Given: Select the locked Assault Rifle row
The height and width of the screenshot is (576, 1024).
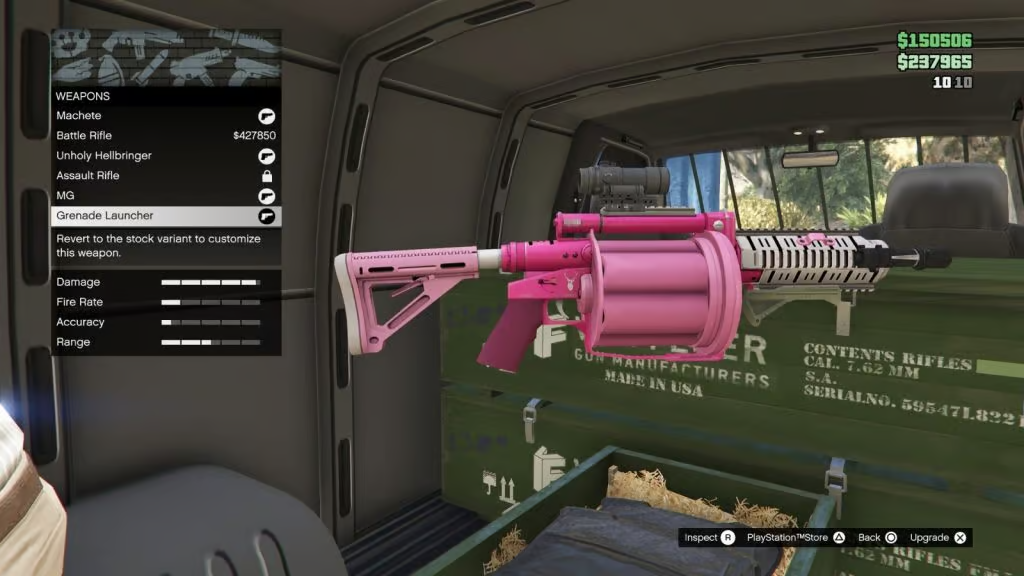Looking at the screenshot, I should (x=166, y=176).
